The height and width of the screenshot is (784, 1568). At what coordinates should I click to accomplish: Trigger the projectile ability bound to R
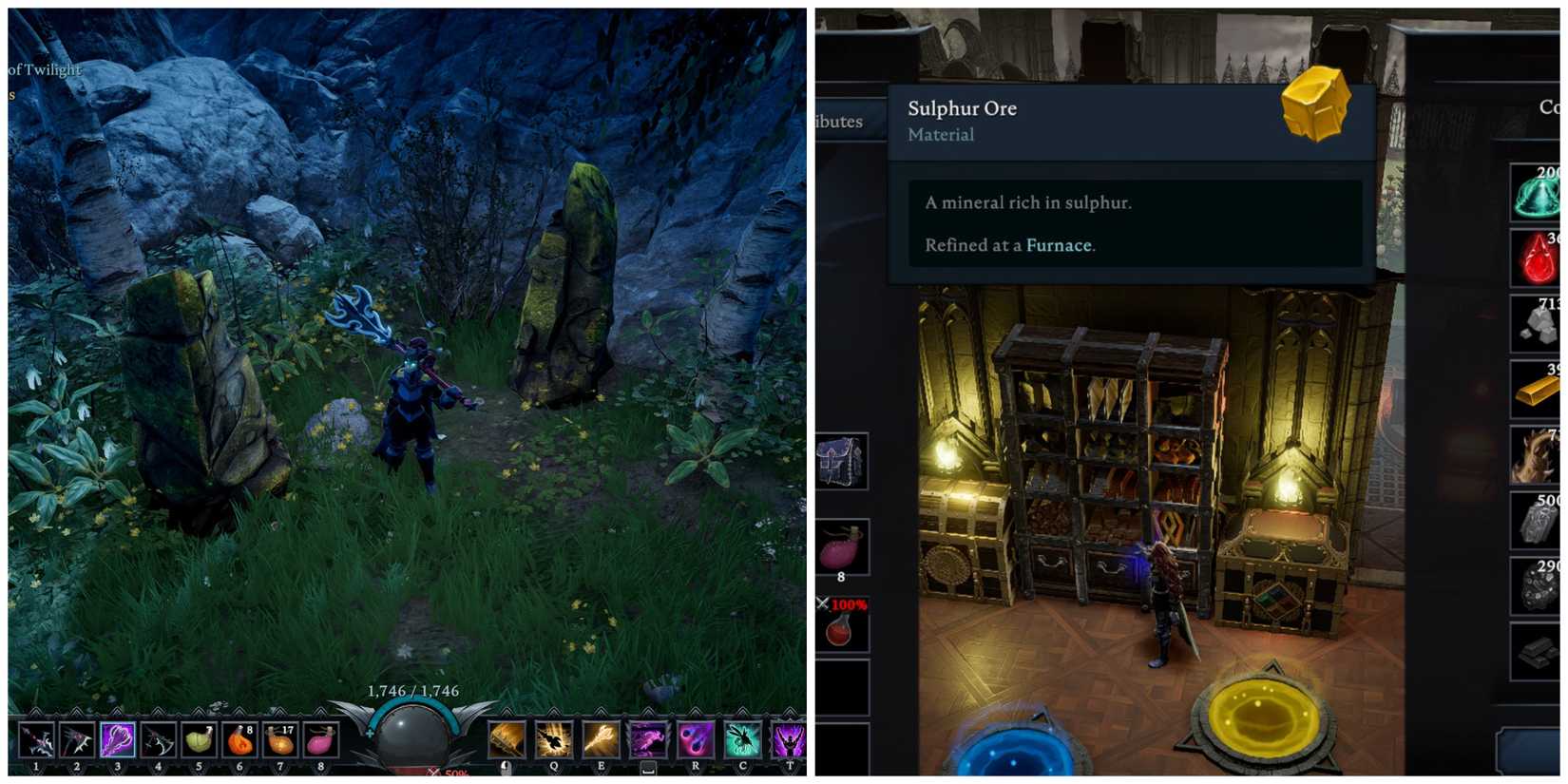[x=695, y=739]
